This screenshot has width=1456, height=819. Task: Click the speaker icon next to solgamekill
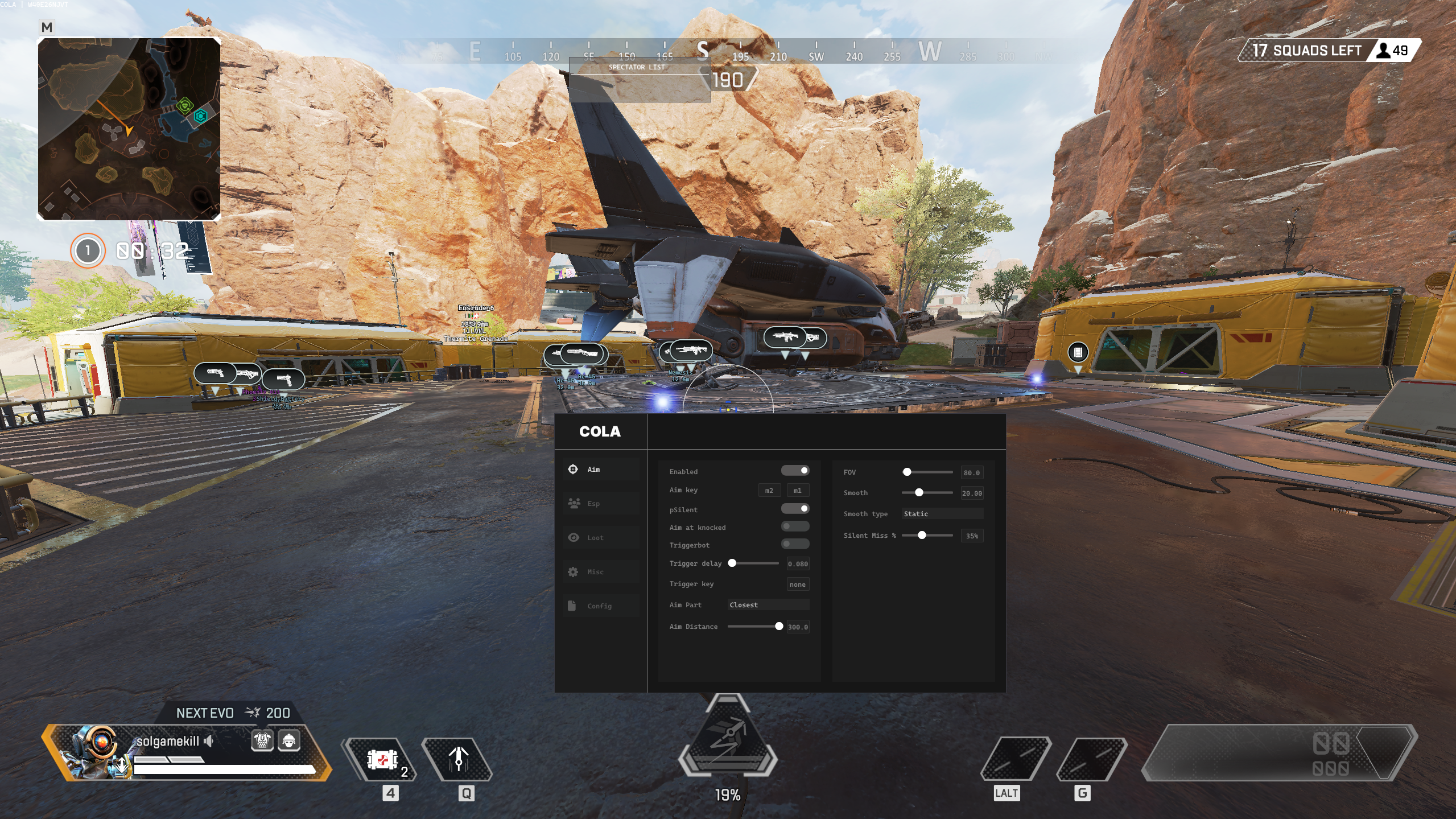click(209, 741)
